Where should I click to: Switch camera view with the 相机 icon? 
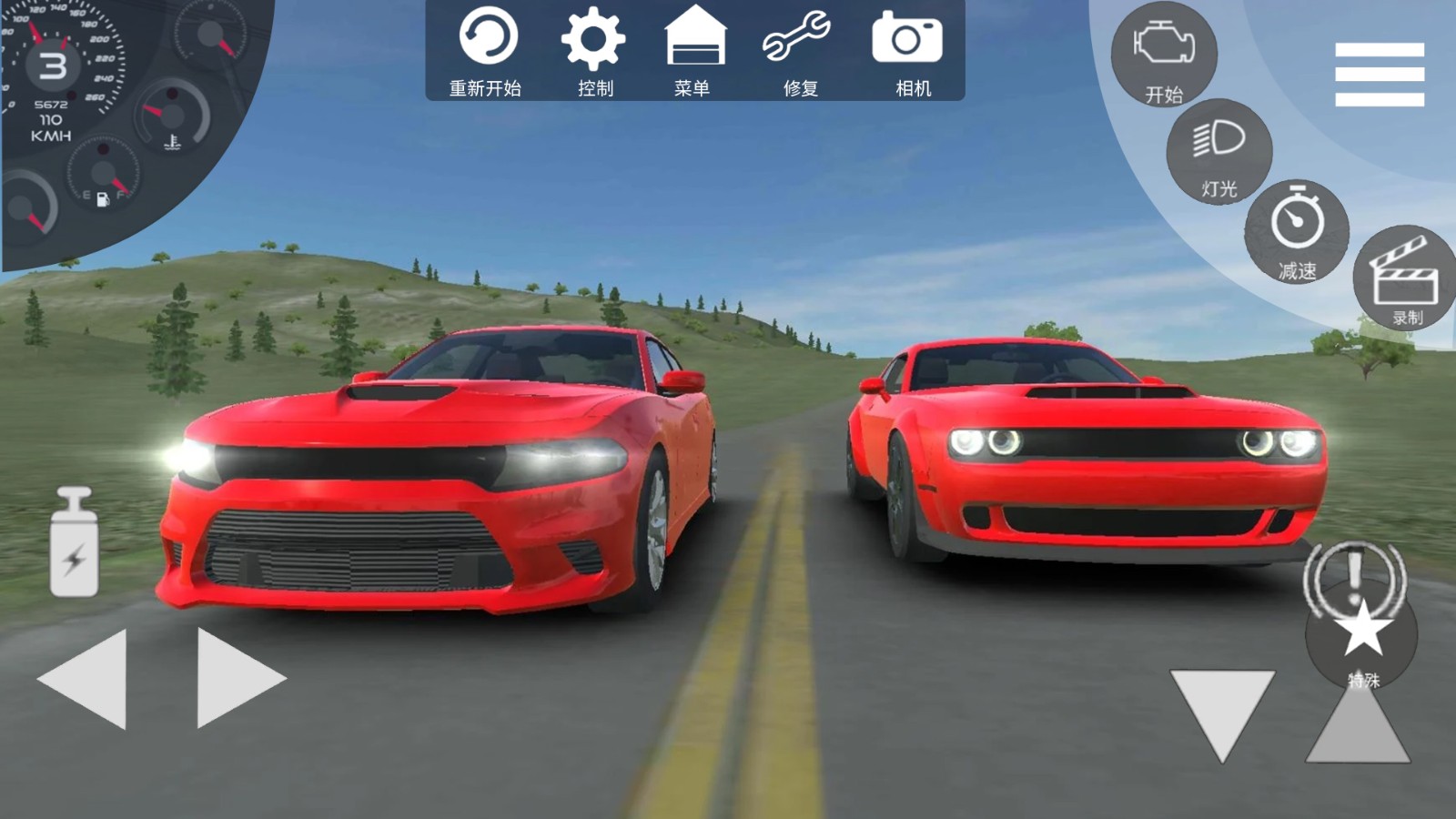point(907,38)
